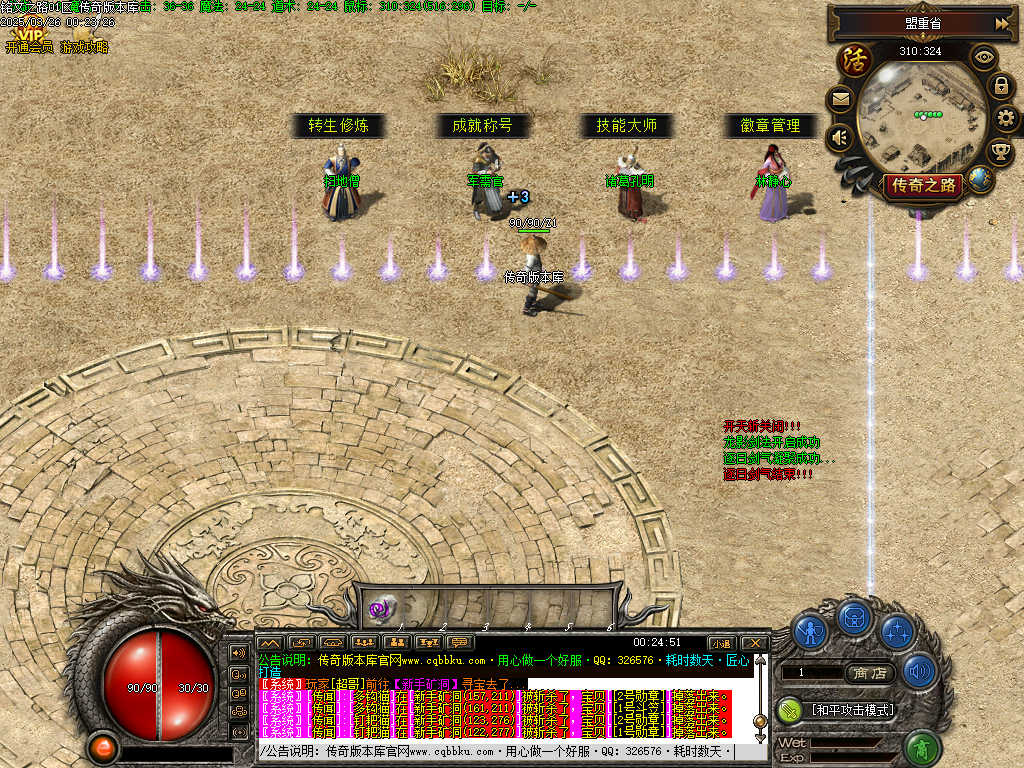Click the character silhouette orb button

point(810,631)
